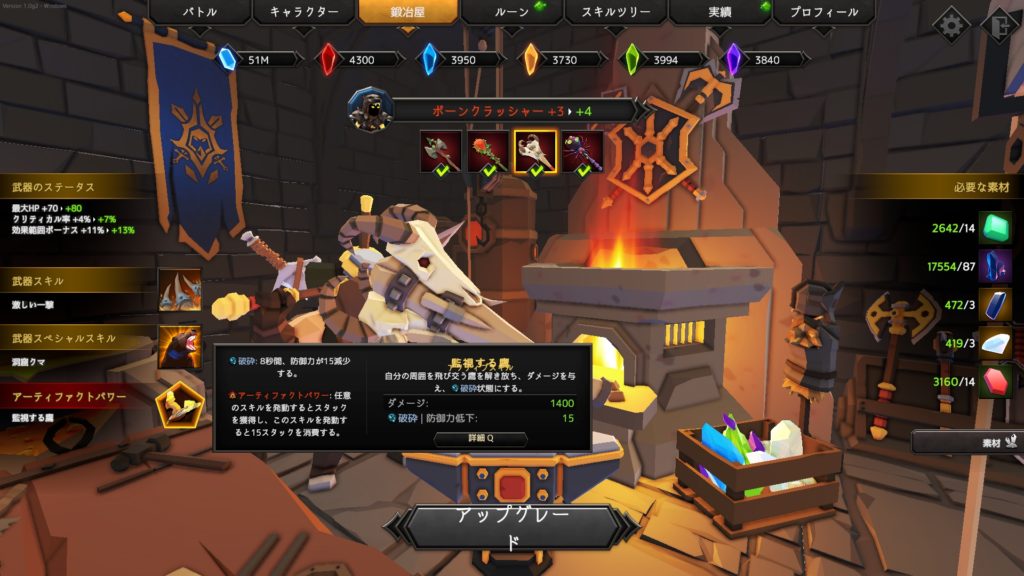Click the exit door icon
Viewport: 1024px width, 576px height.
1000,23
